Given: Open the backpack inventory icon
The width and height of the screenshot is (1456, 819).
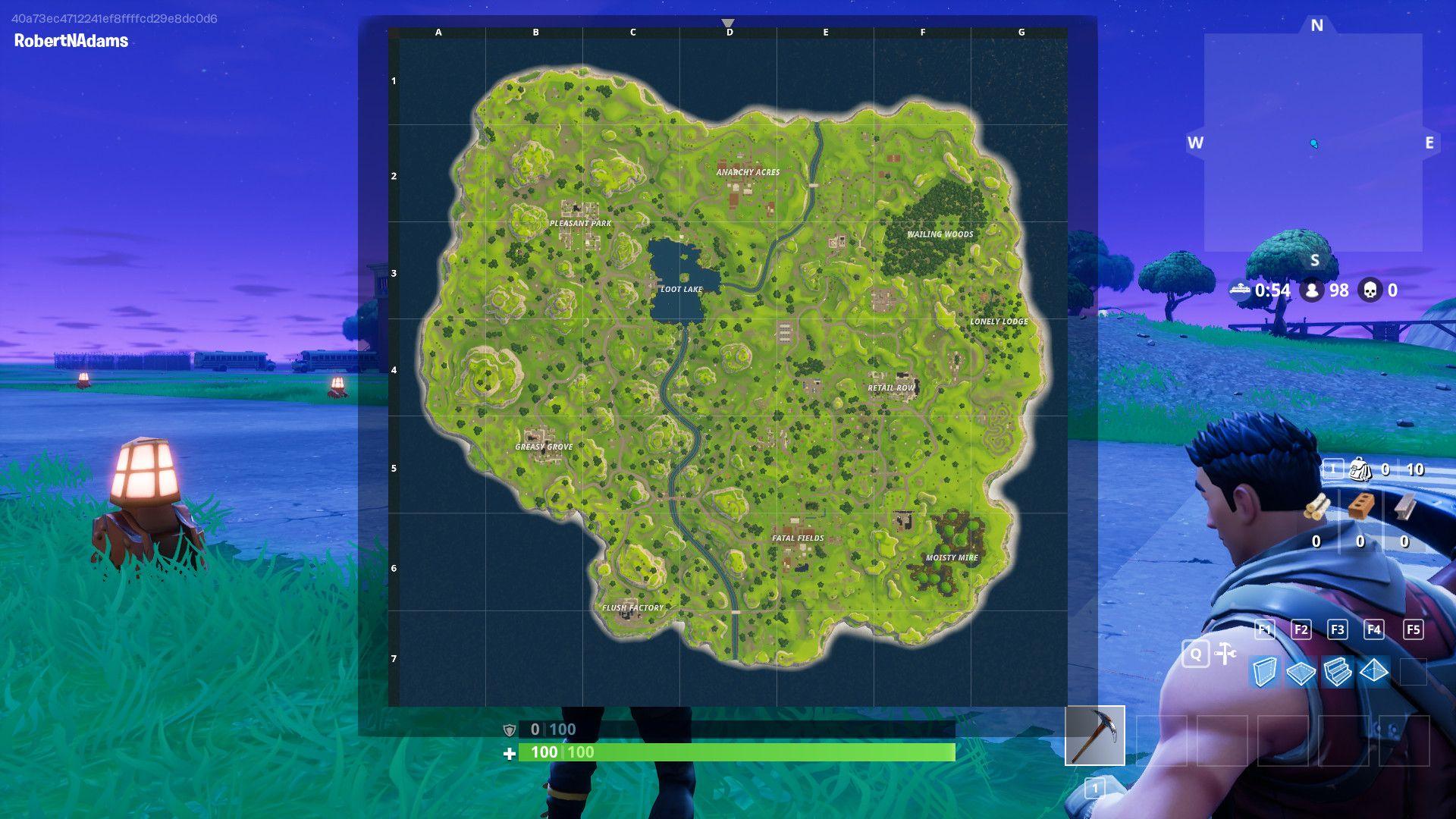Looking at the screenshot, I should click(1360, 469).
